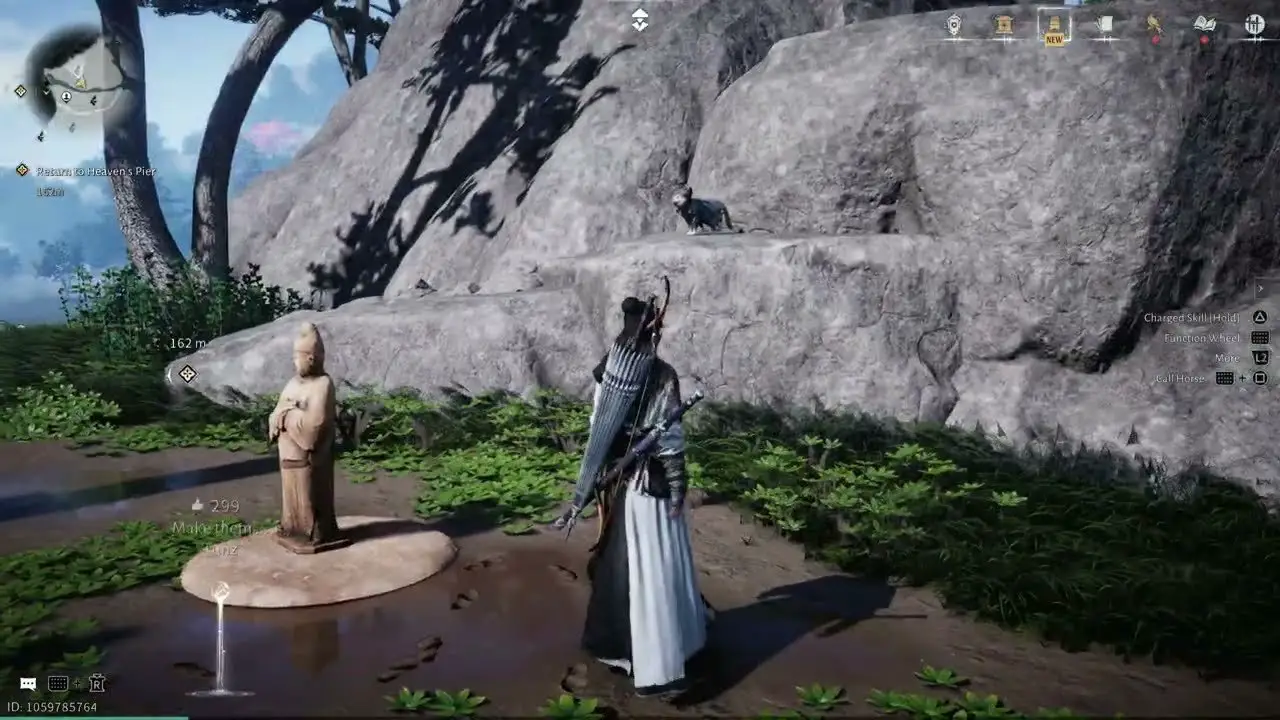Select the Return to Heaven's Pier quest tracker

(x=95, y=171)
